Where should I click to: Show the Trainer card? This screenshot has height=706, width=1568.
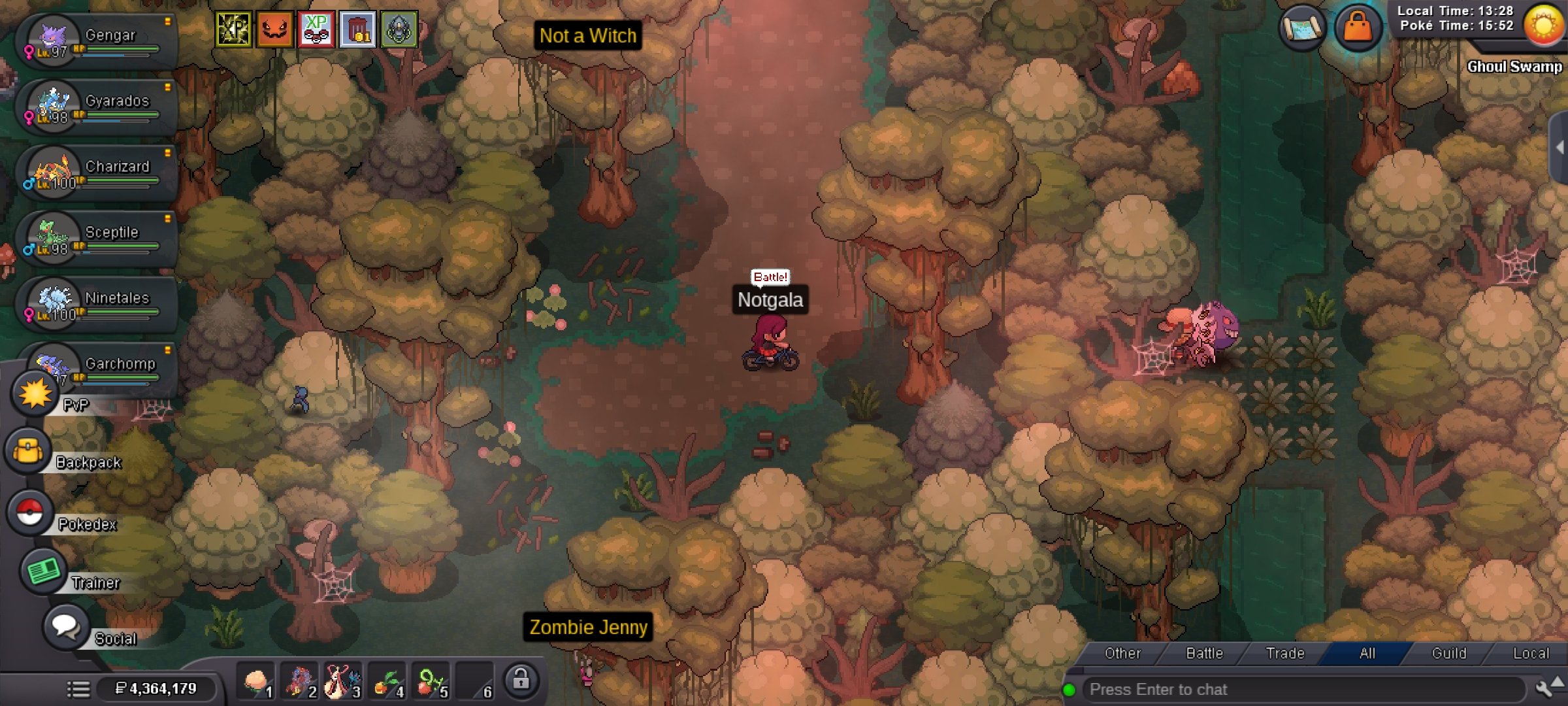pyautogui.click(x=43, y=571)
